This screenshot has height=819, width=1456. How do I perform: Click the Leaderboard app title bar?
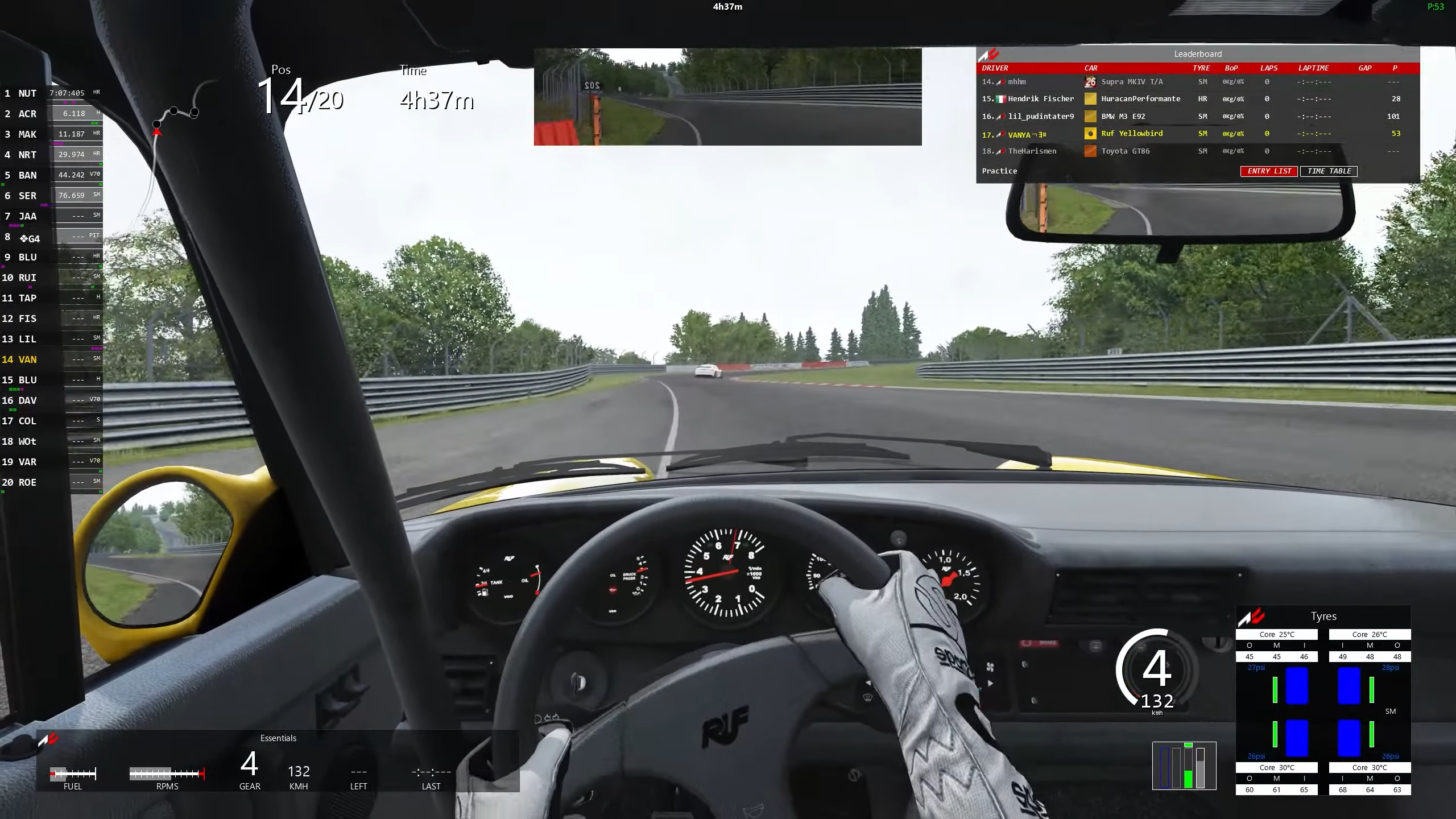point(1197,54)
